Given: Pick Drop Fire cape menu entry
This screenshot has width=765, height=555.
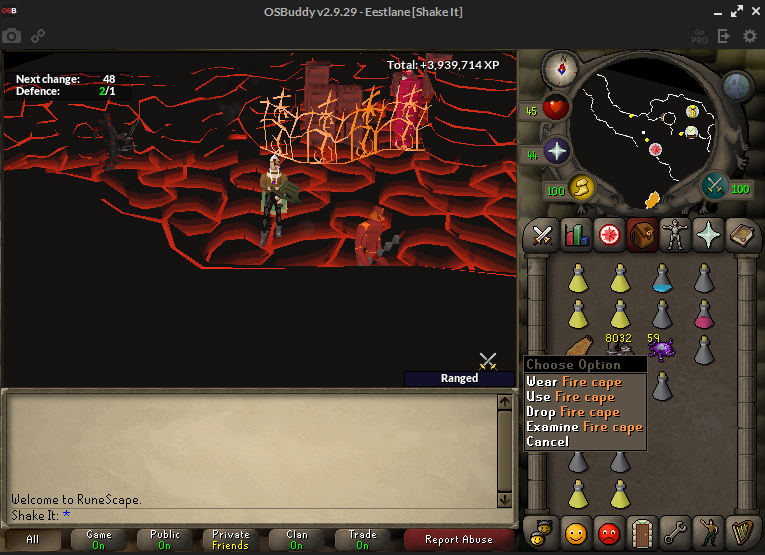Looking at the screenshot, I should 573,412.
